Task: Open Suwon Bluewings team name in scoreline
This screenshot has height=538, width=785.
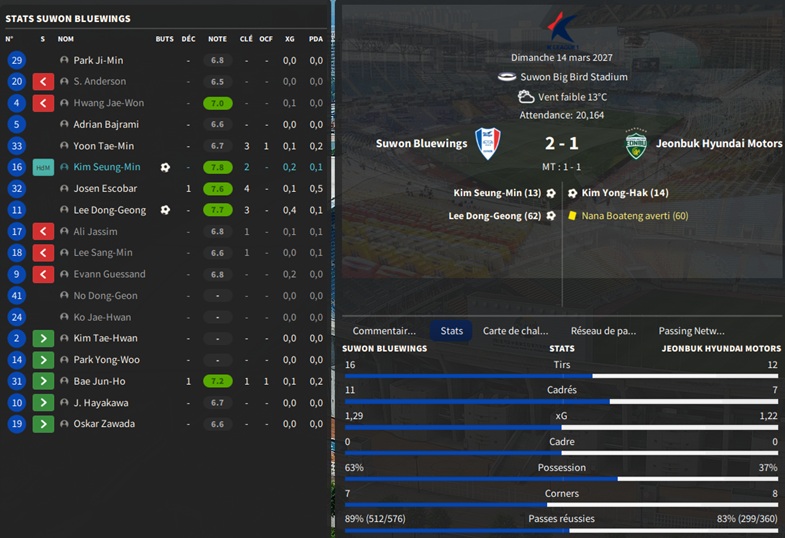Action: 421,144
